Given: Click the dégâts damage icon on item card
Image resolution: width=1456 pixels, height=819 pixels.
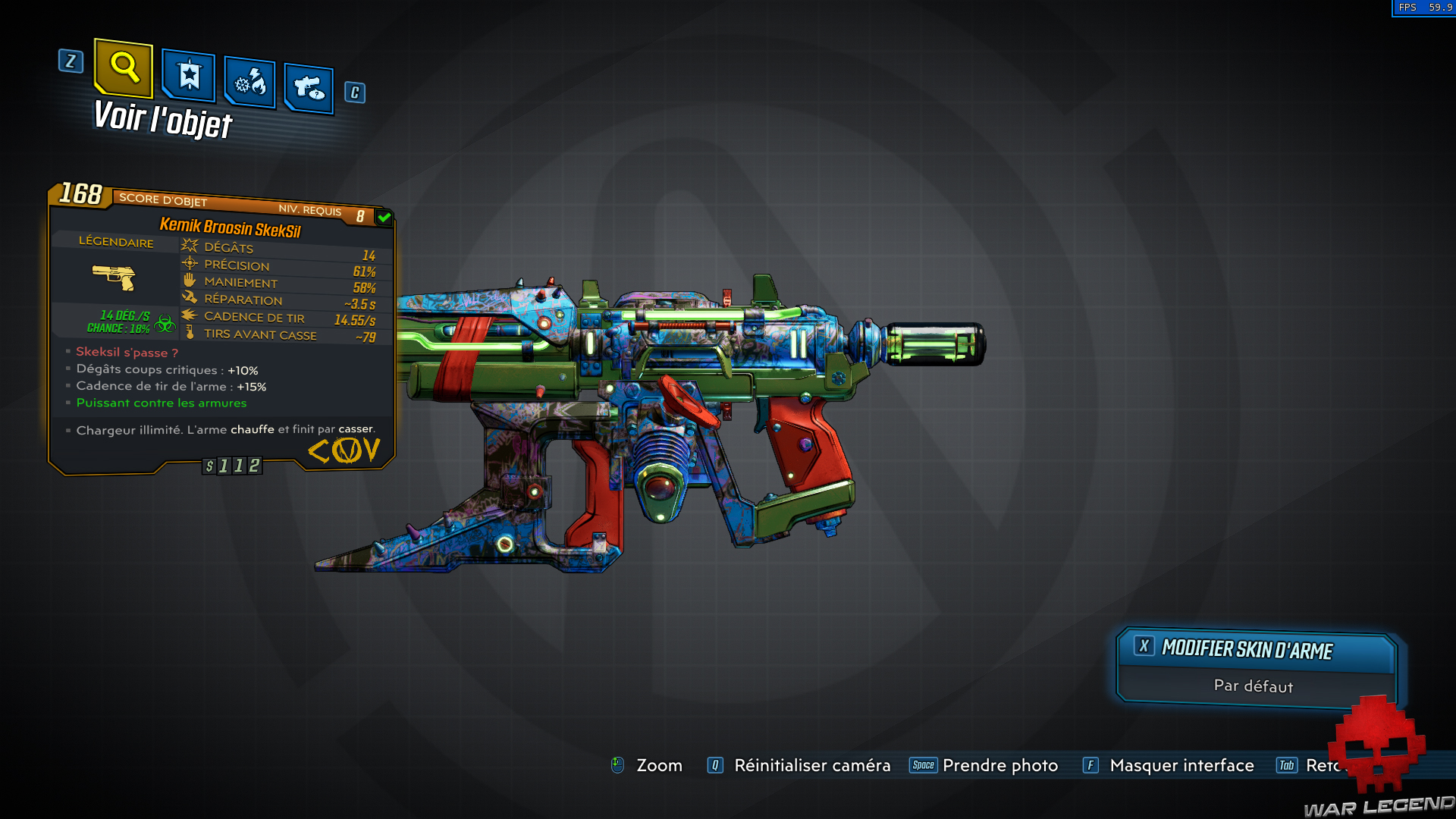Looking at the screenshot, I should (188, 244).
